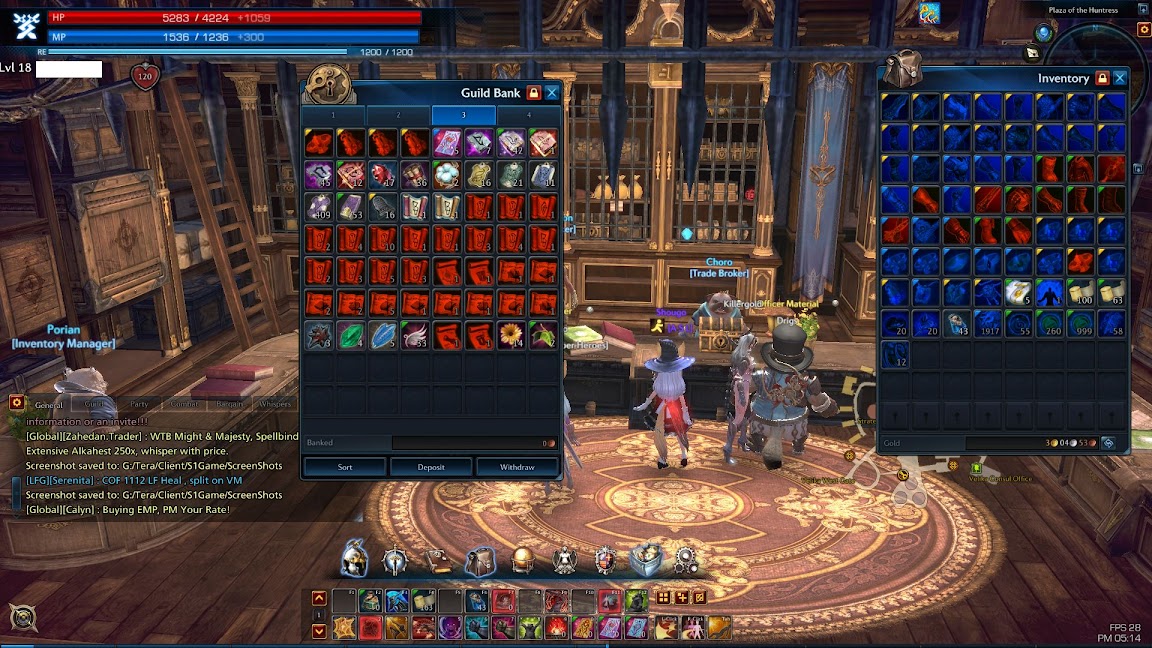Screen dimensions: 1152x648
Task: Sort the Guild Bank items
Action: coord(345,467)
